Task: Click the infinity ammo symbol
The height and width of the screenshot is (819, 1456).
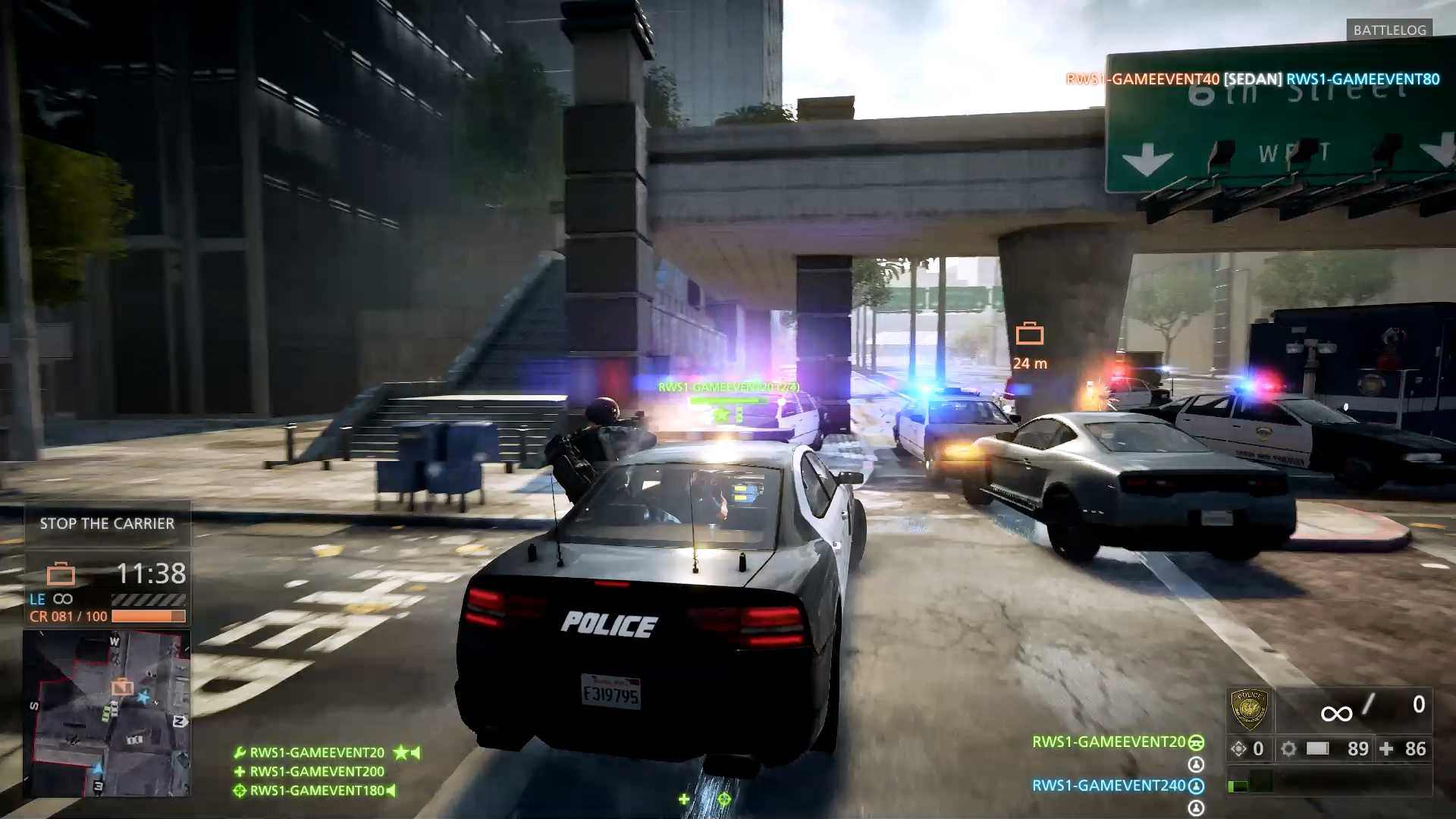Action: pyautogui.click(x=1337, y=712)
